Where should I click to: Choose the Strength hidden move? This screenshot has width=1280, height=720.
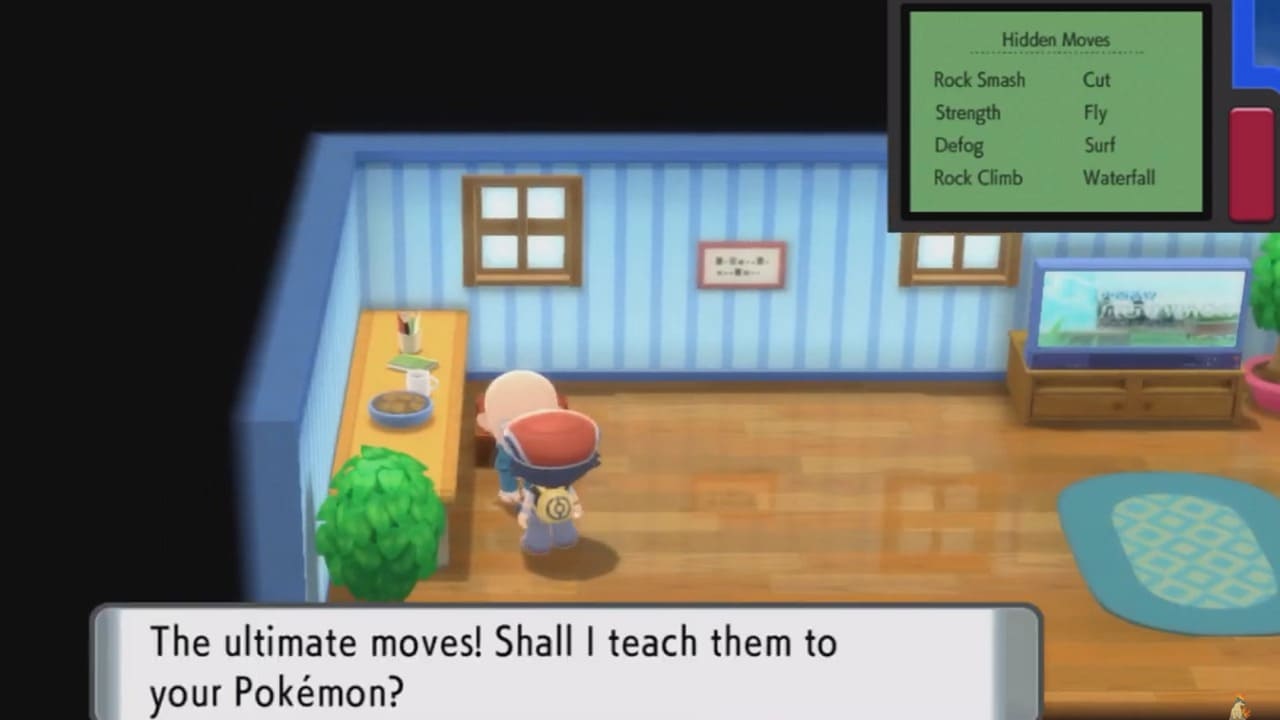coord(967,113)
